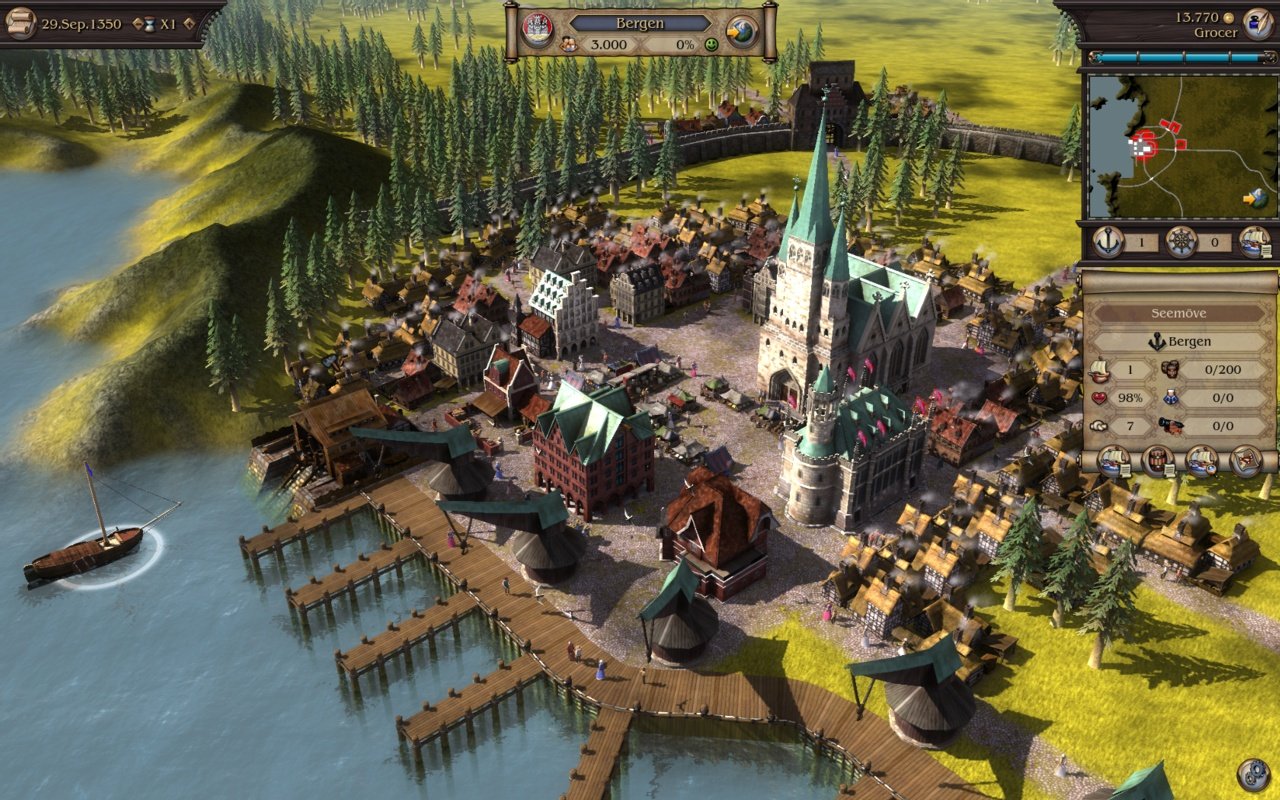This screenshot has height=800, width=1280.
Task: Open game options with the gears icon
Action: click(1253, 774)
